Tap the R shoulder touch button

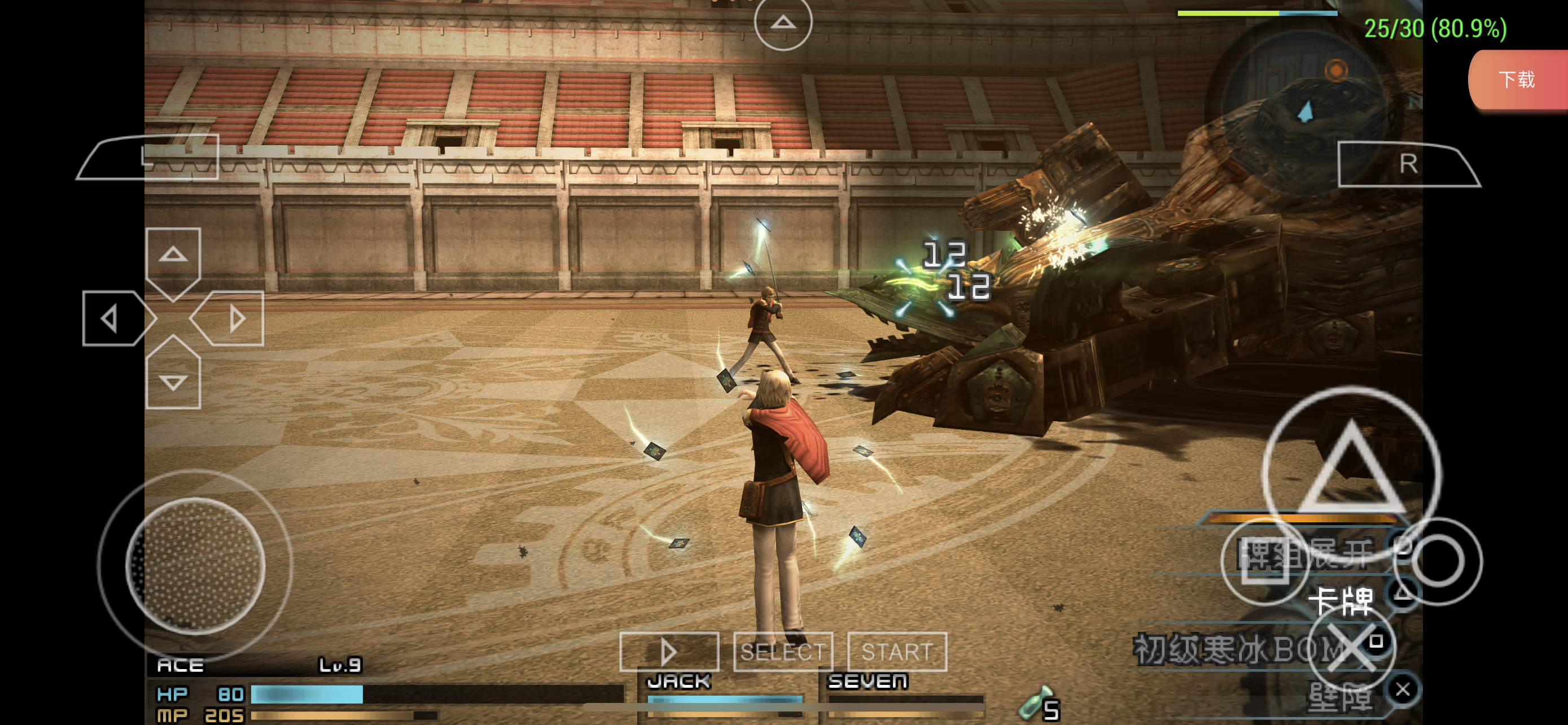tap(1408, 164)
